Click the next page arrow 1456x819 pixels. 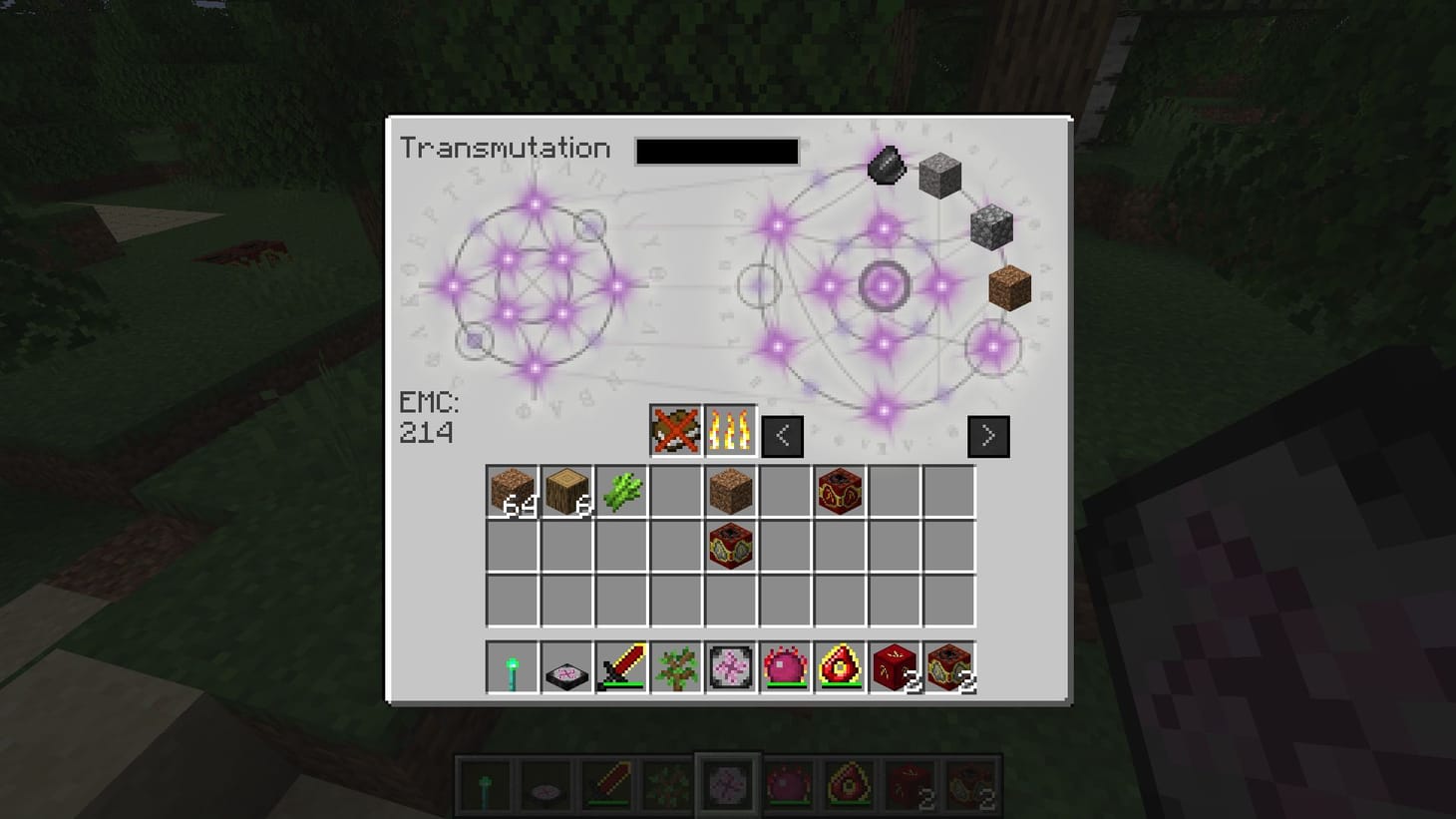[987, 435]
